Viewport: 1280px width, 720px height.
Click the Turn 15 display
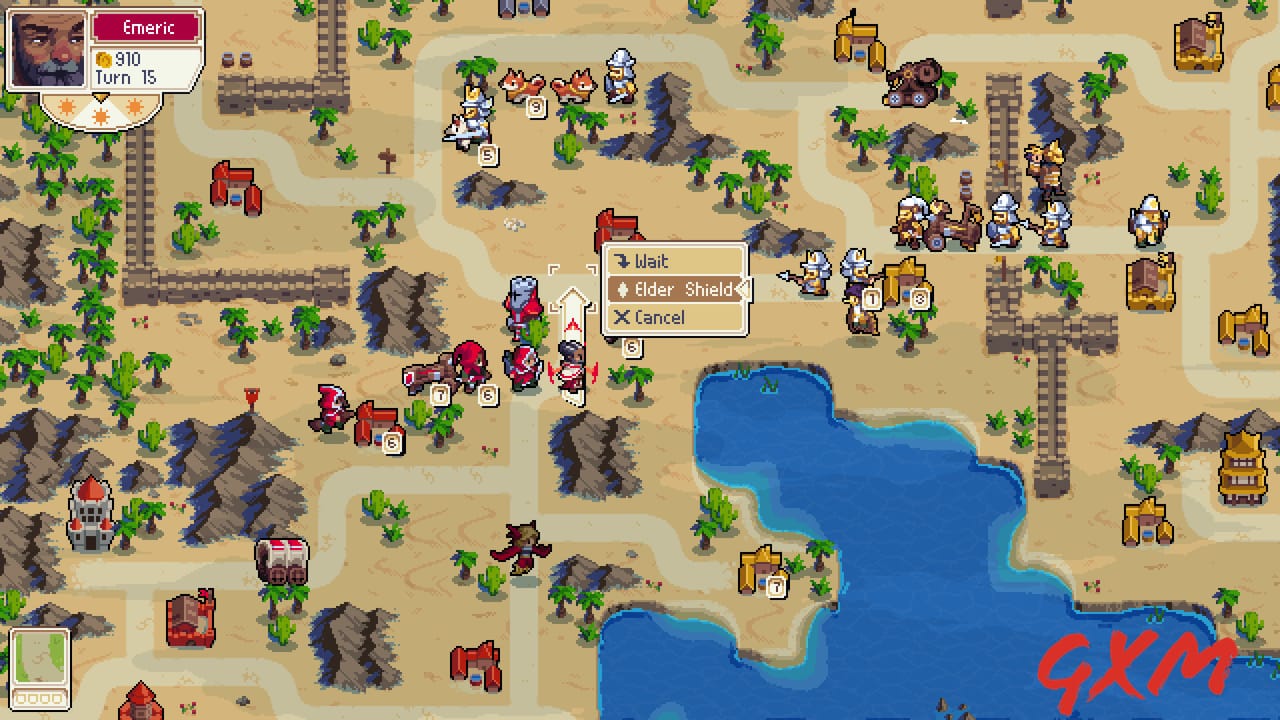coord(128,77)
